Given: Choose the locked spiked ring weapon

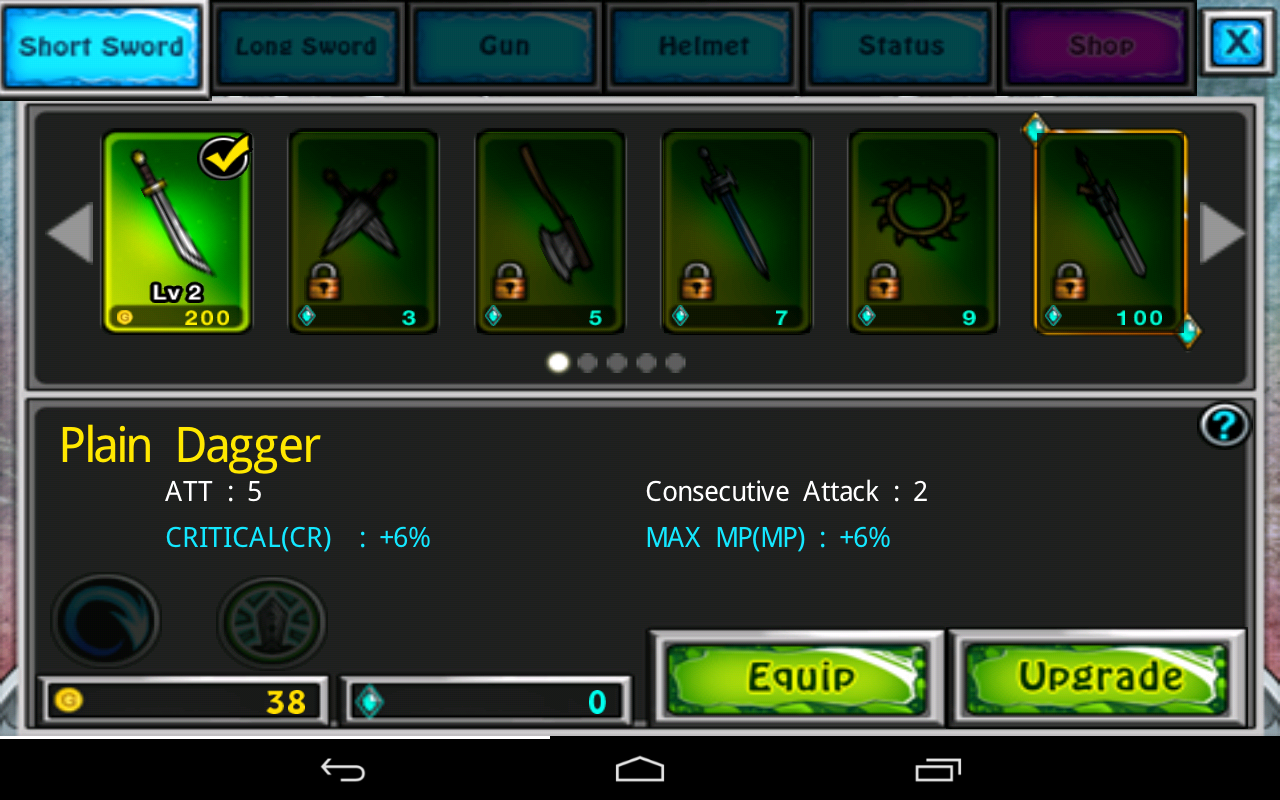Looking at the screenshot, I should [x=923, y=232].
